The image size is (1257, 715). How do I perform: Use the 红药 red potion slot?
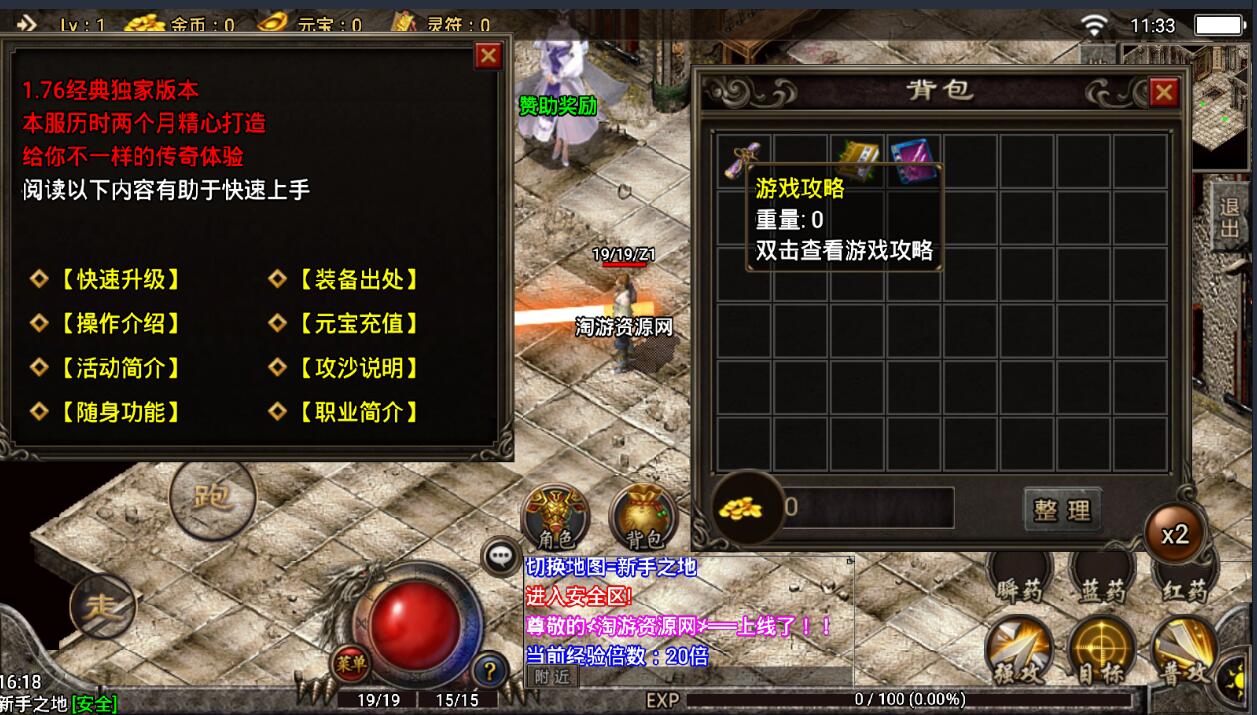(1185, 578)
